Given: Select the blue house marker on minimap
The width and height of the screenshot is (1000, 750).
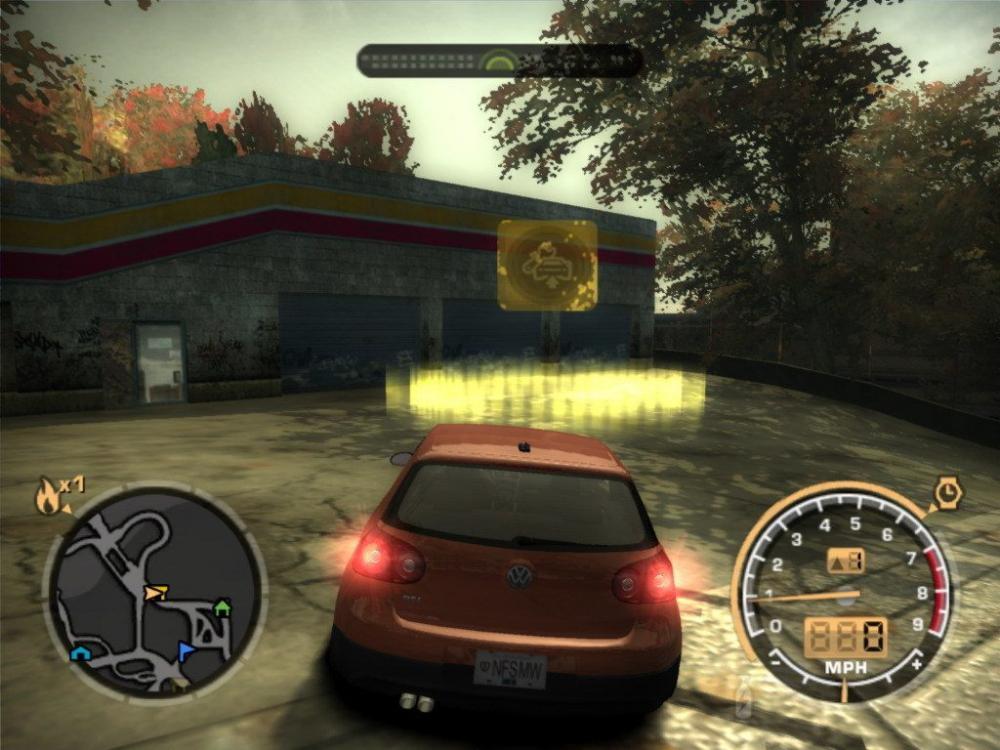Looking at the screenshot, I should pos(80,653).
